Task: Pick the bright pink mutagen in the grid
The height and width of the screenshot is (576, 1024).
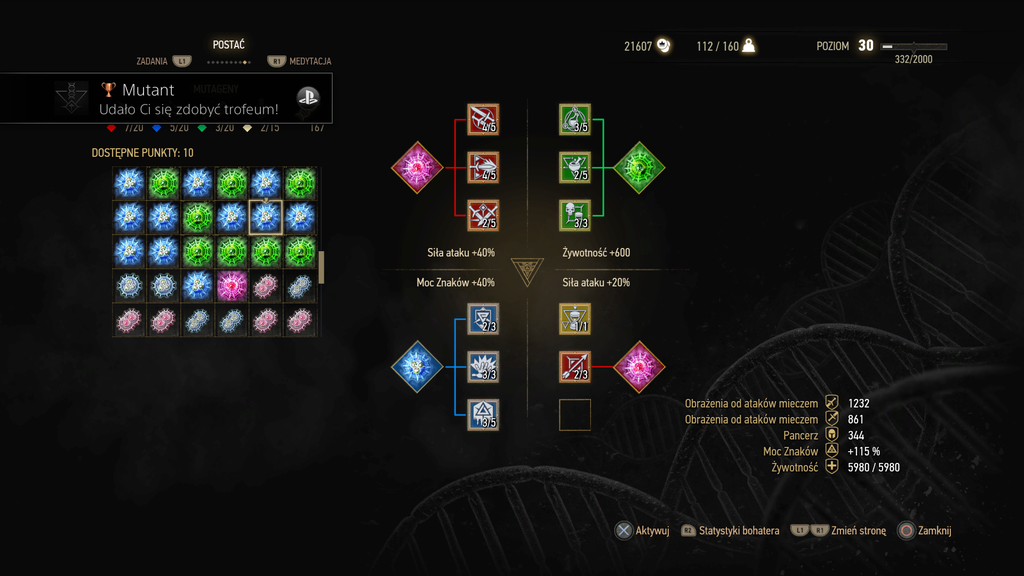Action: click(231, 286)
